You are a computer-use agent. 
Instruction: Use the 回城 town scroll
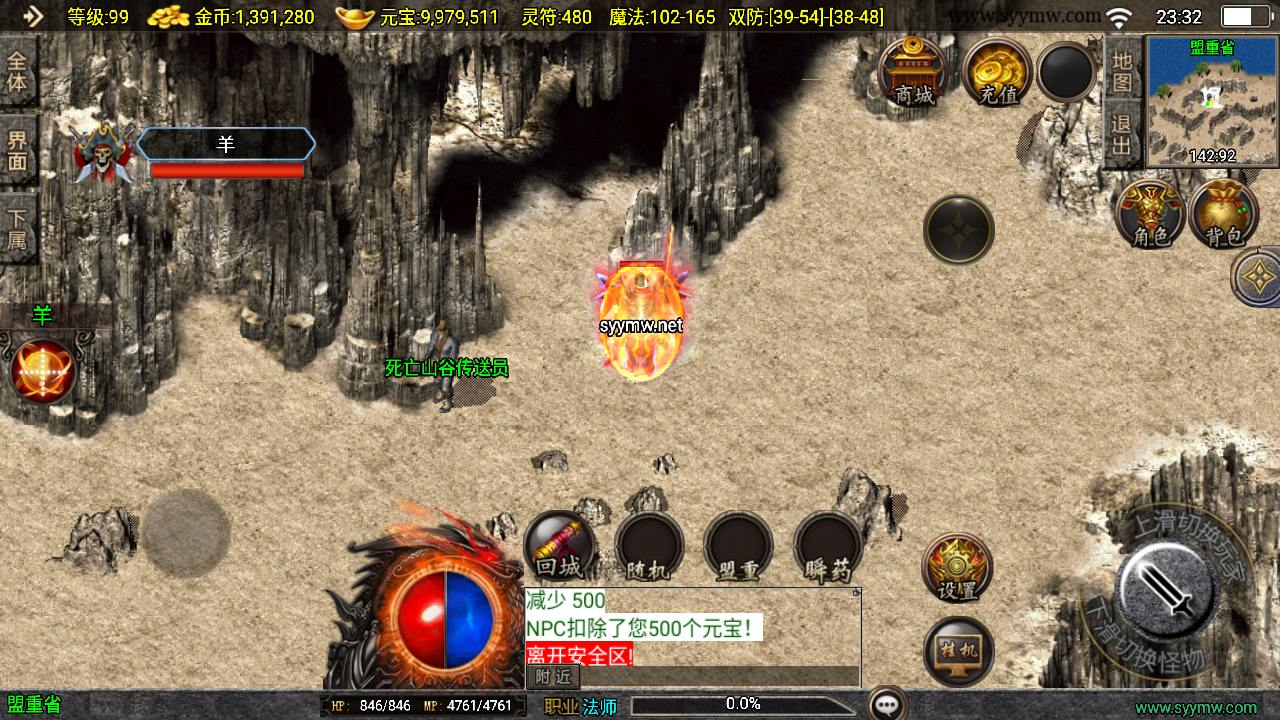tap(559, 546)
